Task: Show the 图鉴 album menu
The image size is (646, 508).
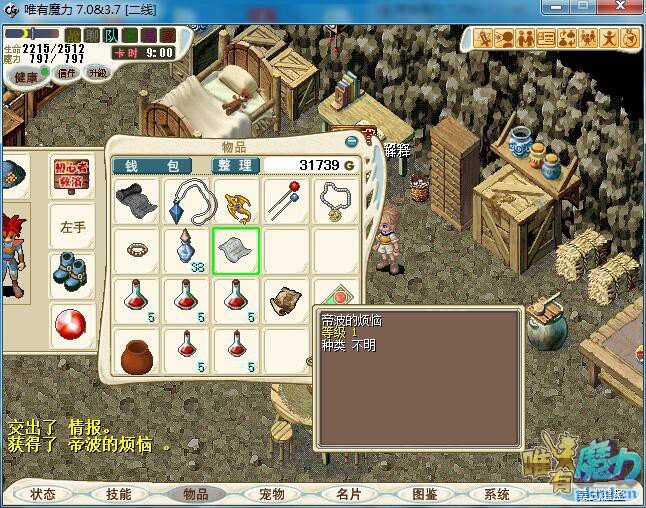Action: [x=424, y=494]
